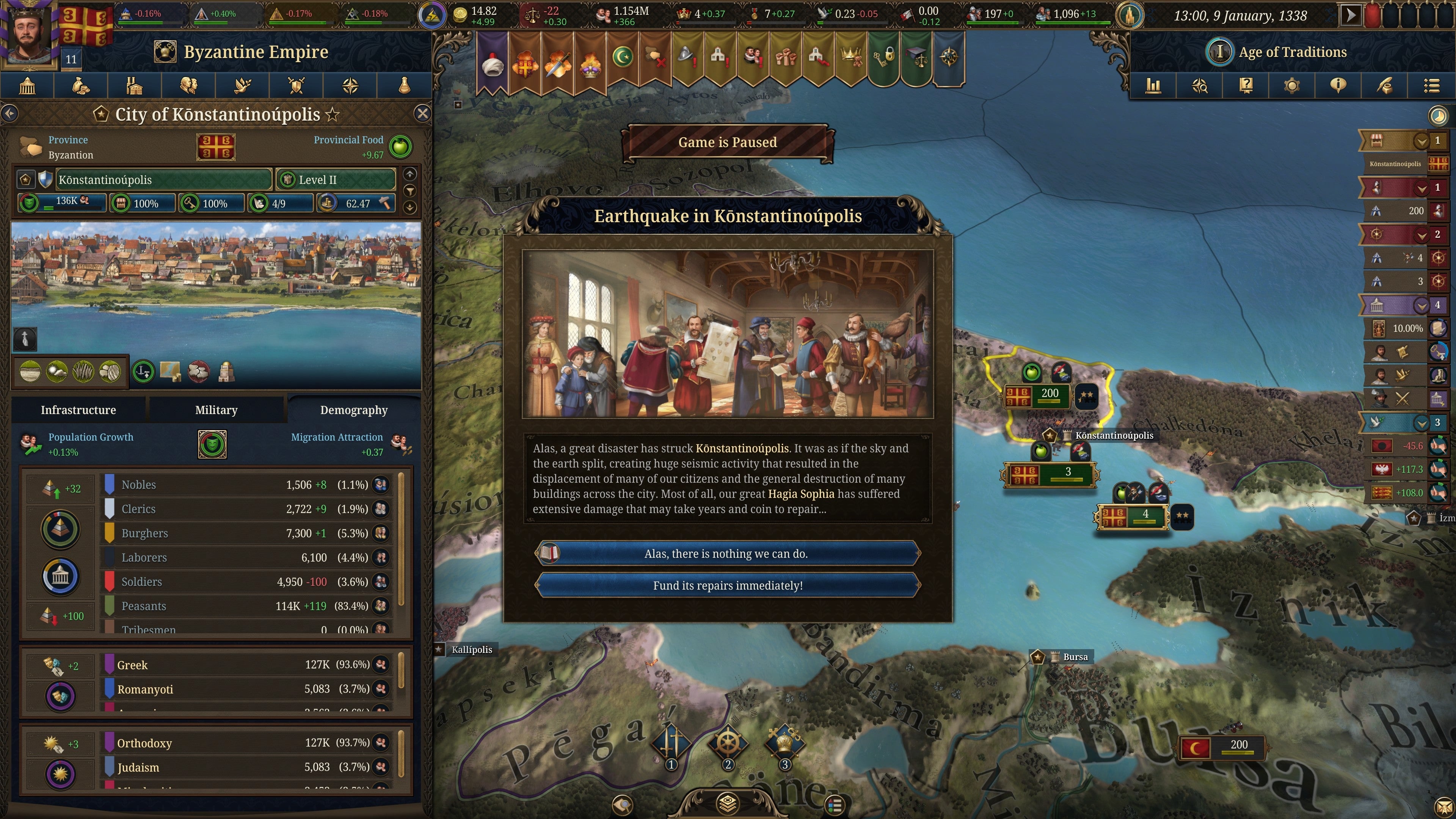1456x819 pixels.
Task: Choose 'Alas, there is nothing we can do.'
Action: [x=728, y=553]
